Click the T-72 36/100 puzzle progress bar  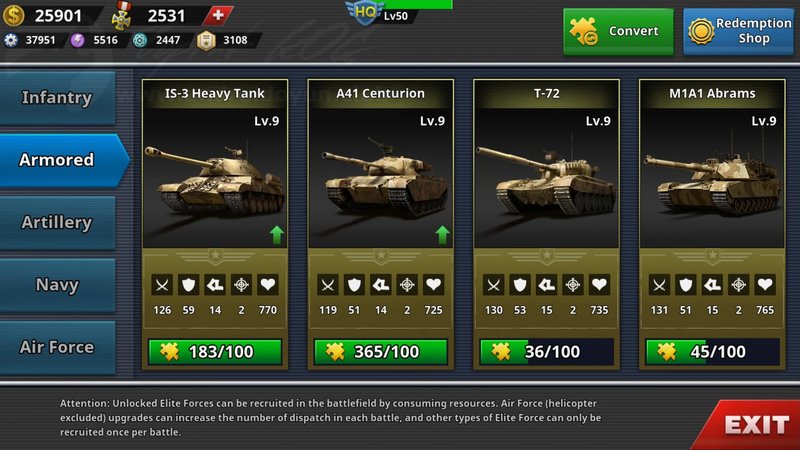[546, 352]
